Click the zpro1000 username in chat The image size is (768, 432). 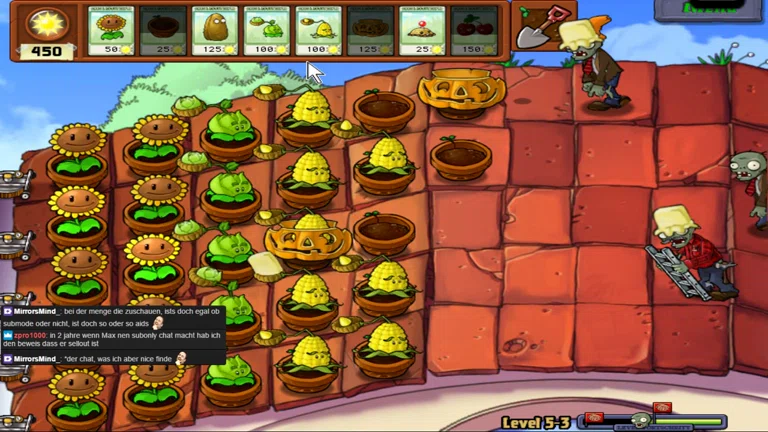tap(29, 336)
